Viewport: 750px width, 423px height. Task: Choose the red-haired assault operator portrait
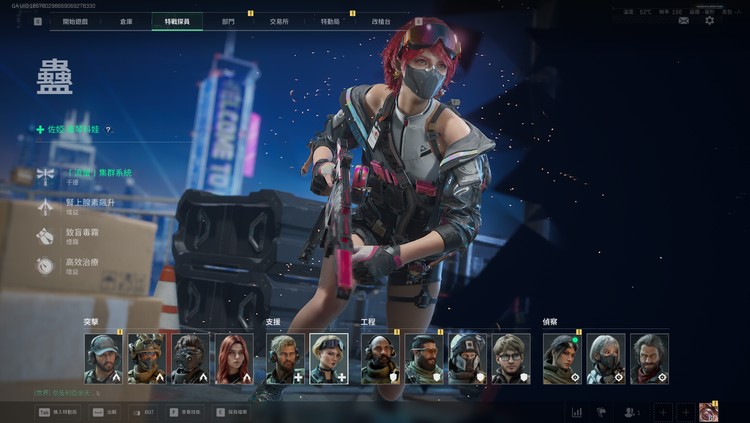[x=235, y=358]
